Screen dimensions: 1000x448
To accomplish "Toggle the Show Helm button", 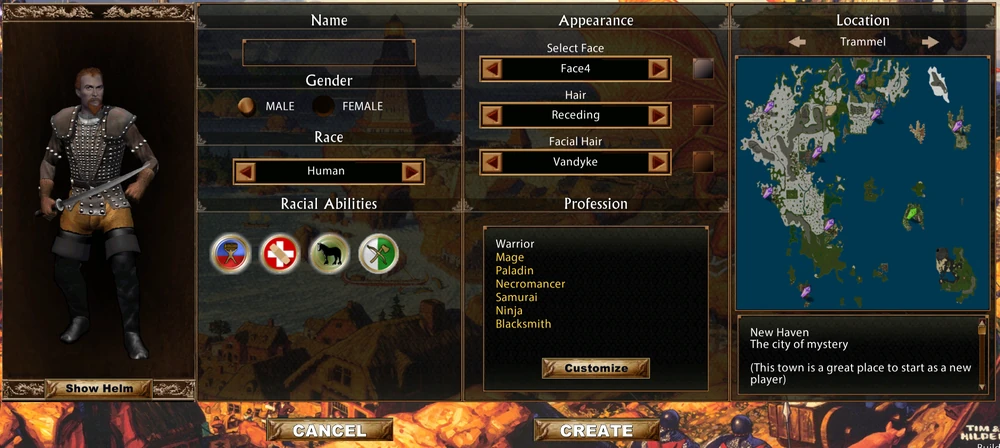I will pyautogui.click(x=100, y=388).
